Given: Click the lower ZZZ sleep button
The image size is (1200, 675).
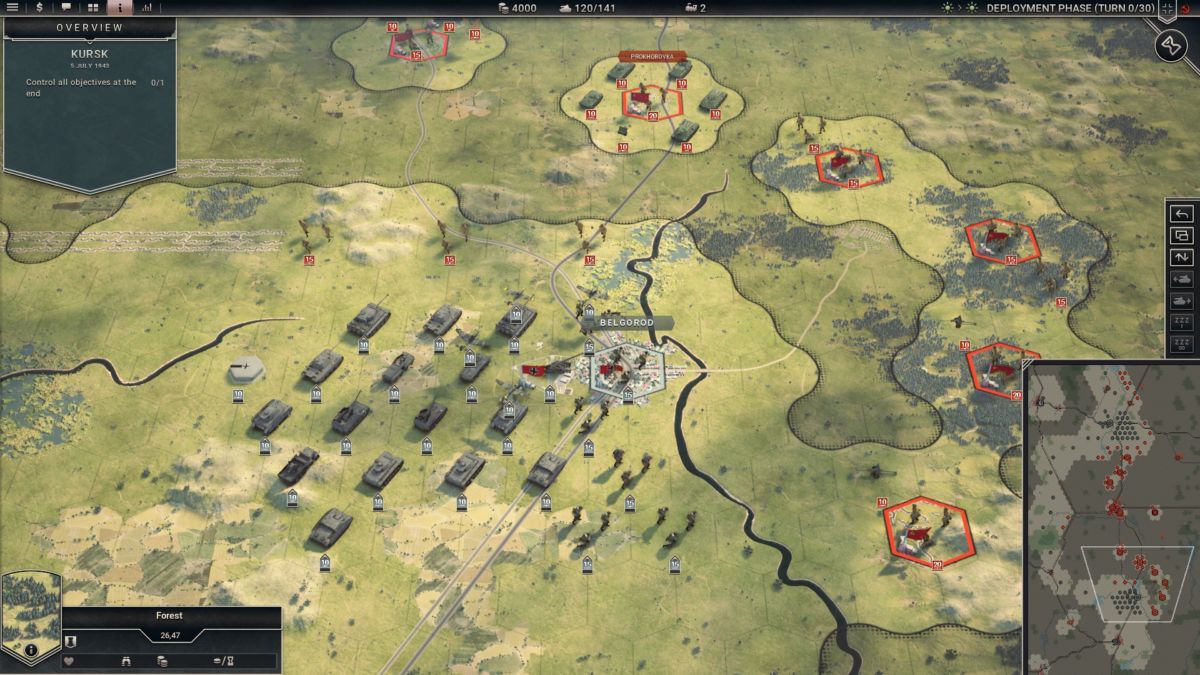Looking at the screenshot, I should coord(1181,345).
